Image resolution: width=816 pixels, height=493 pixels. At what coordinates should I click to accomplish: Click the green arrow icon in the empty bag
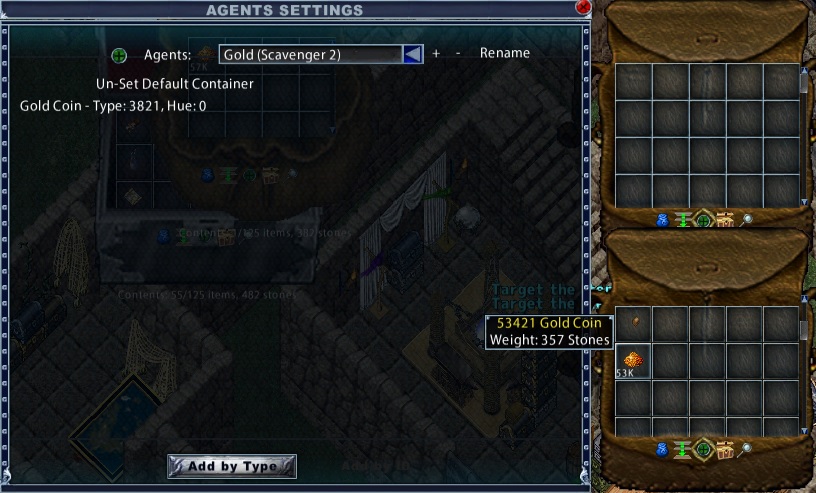(683, 219)
